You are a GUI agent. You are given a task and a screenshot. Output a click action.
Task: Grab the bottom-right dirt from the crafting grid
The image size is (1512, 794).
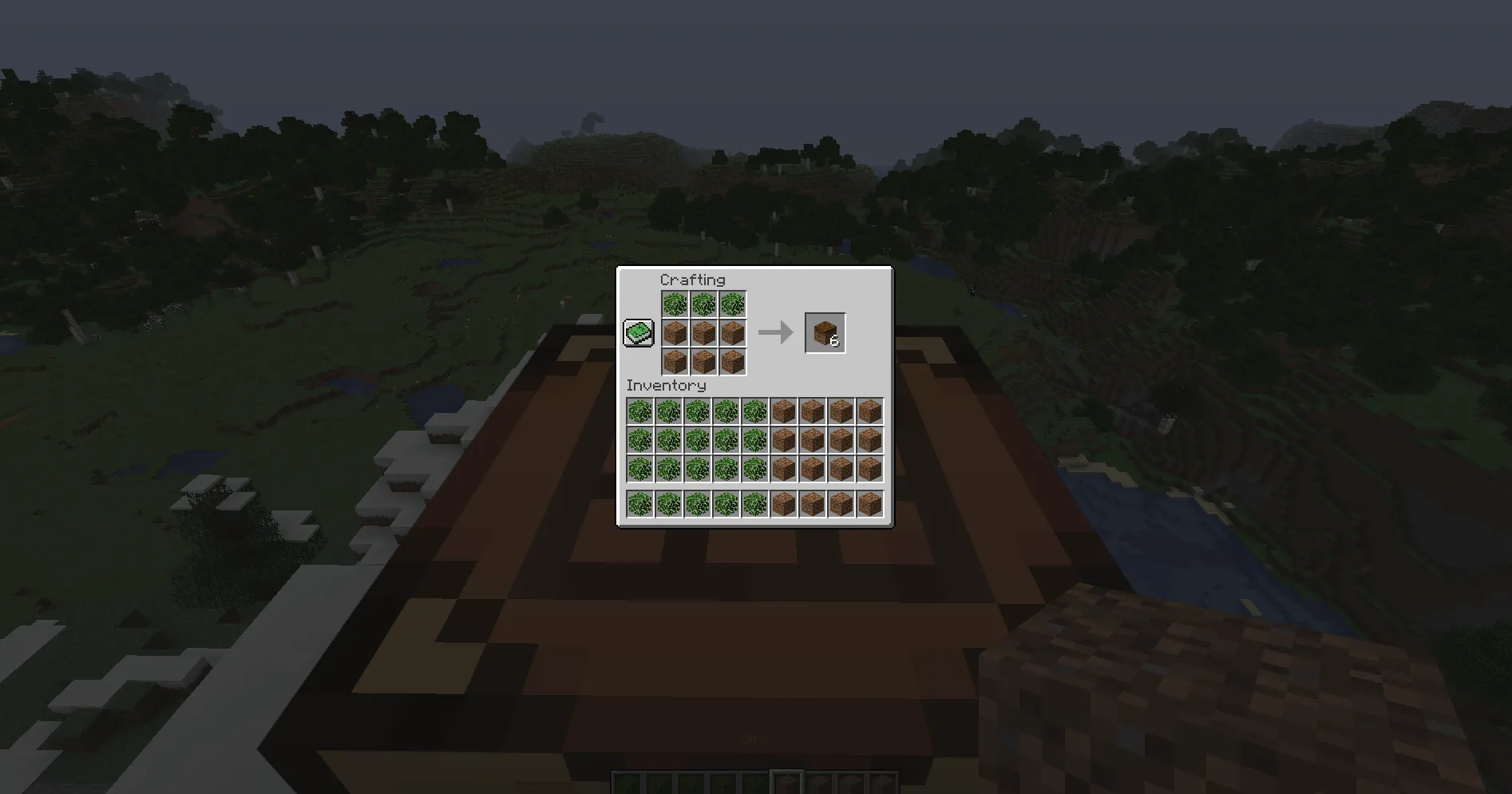point(733,362)
